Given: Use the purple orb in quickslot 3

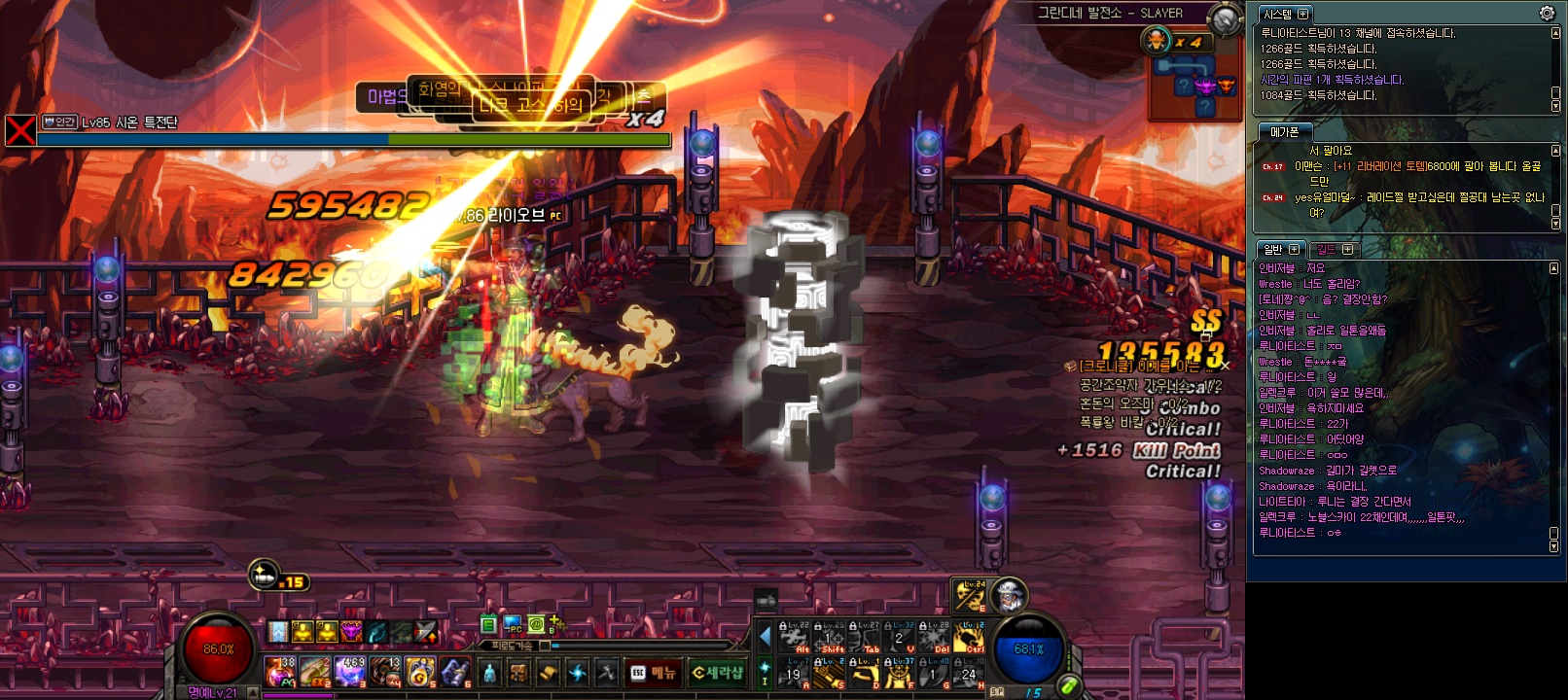Looking at the screenshot, I should click(350, 672).
